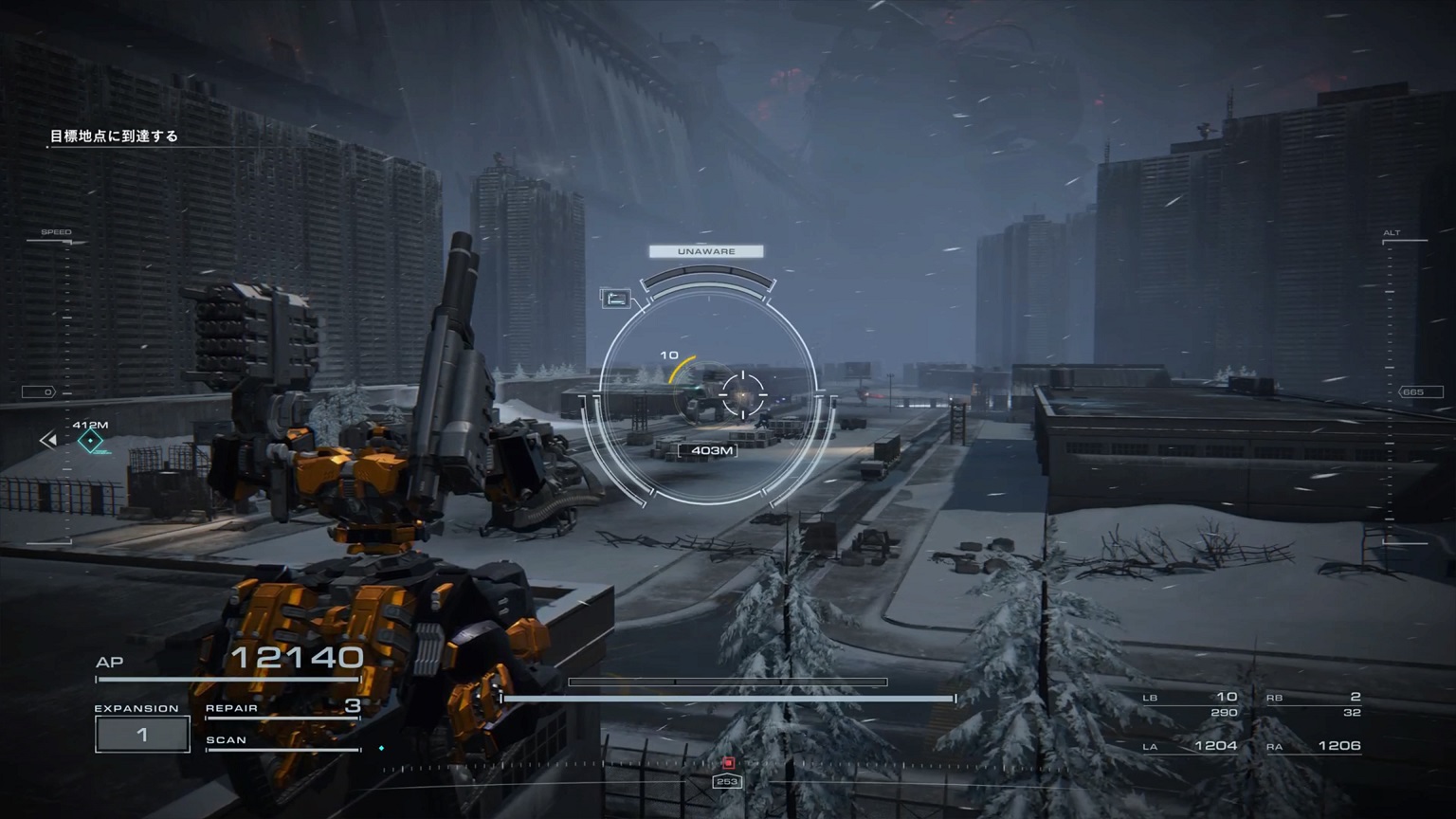
Task: Toggle the small teal indicator under SCAN
Action: [383, 747]
